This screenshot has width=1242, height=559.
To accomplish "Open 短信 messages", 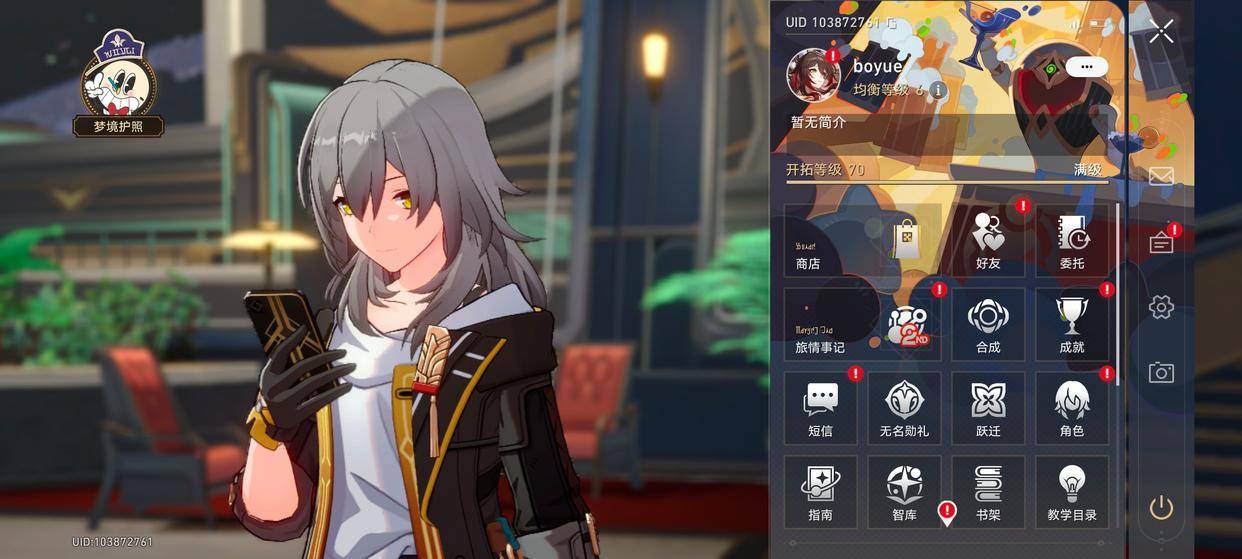I will tap(820, 409).
